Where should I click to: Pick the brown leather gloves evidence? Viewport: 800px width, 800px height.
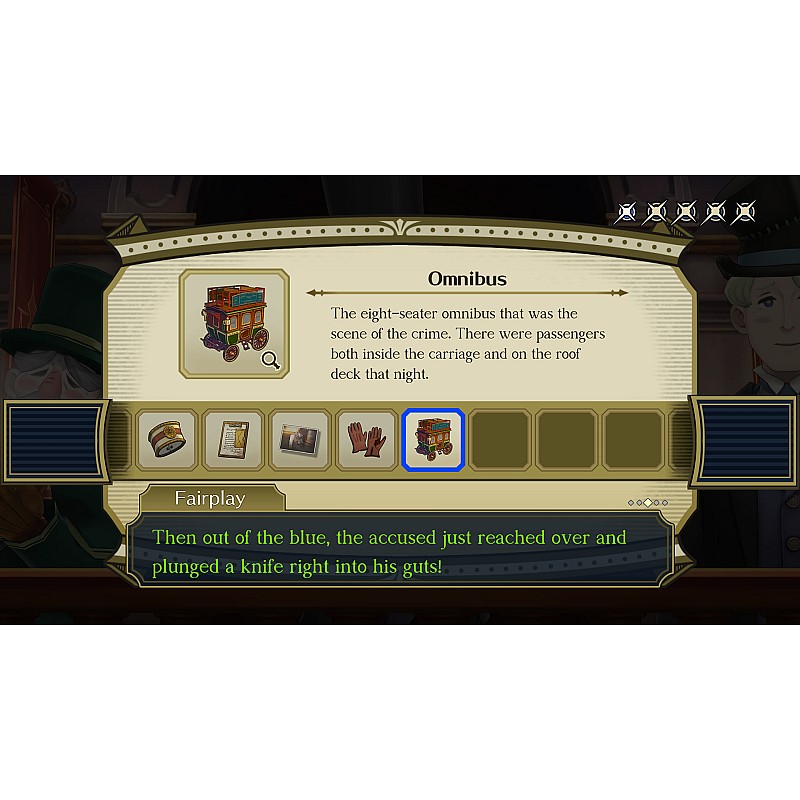click(366, 440)
